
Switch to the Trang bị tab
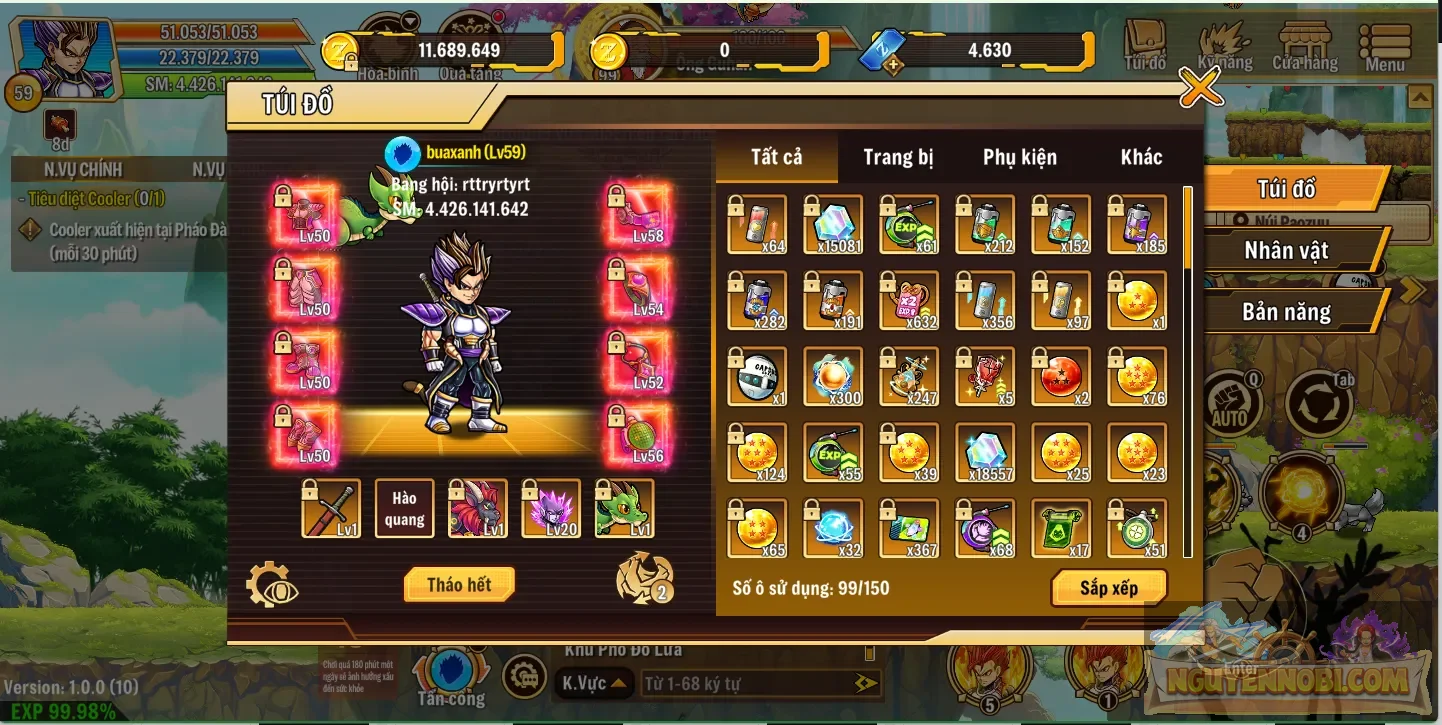(898, 157)
